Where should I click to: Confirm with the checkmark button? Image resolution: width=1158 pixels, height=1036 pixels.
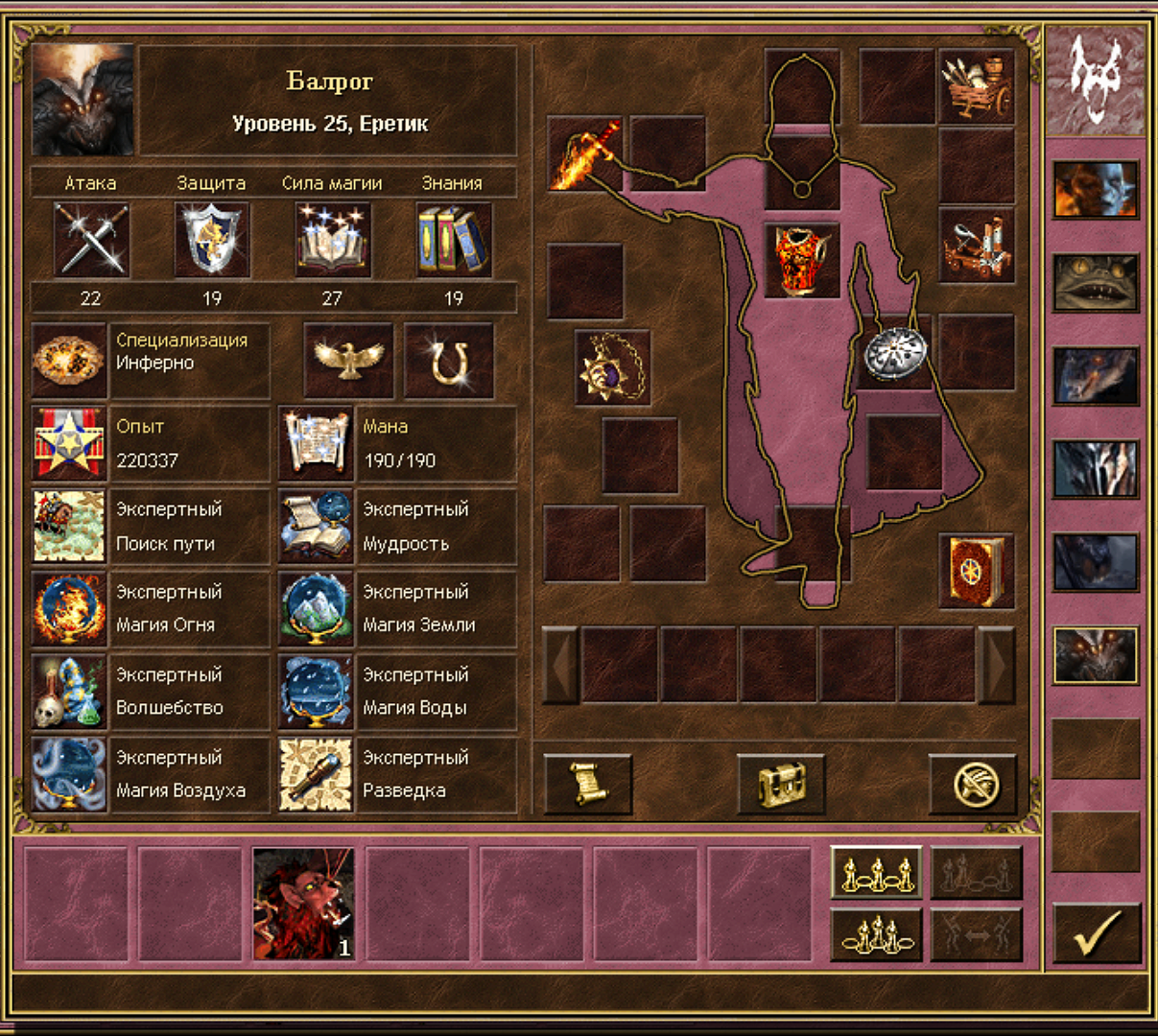point(1097,932)
